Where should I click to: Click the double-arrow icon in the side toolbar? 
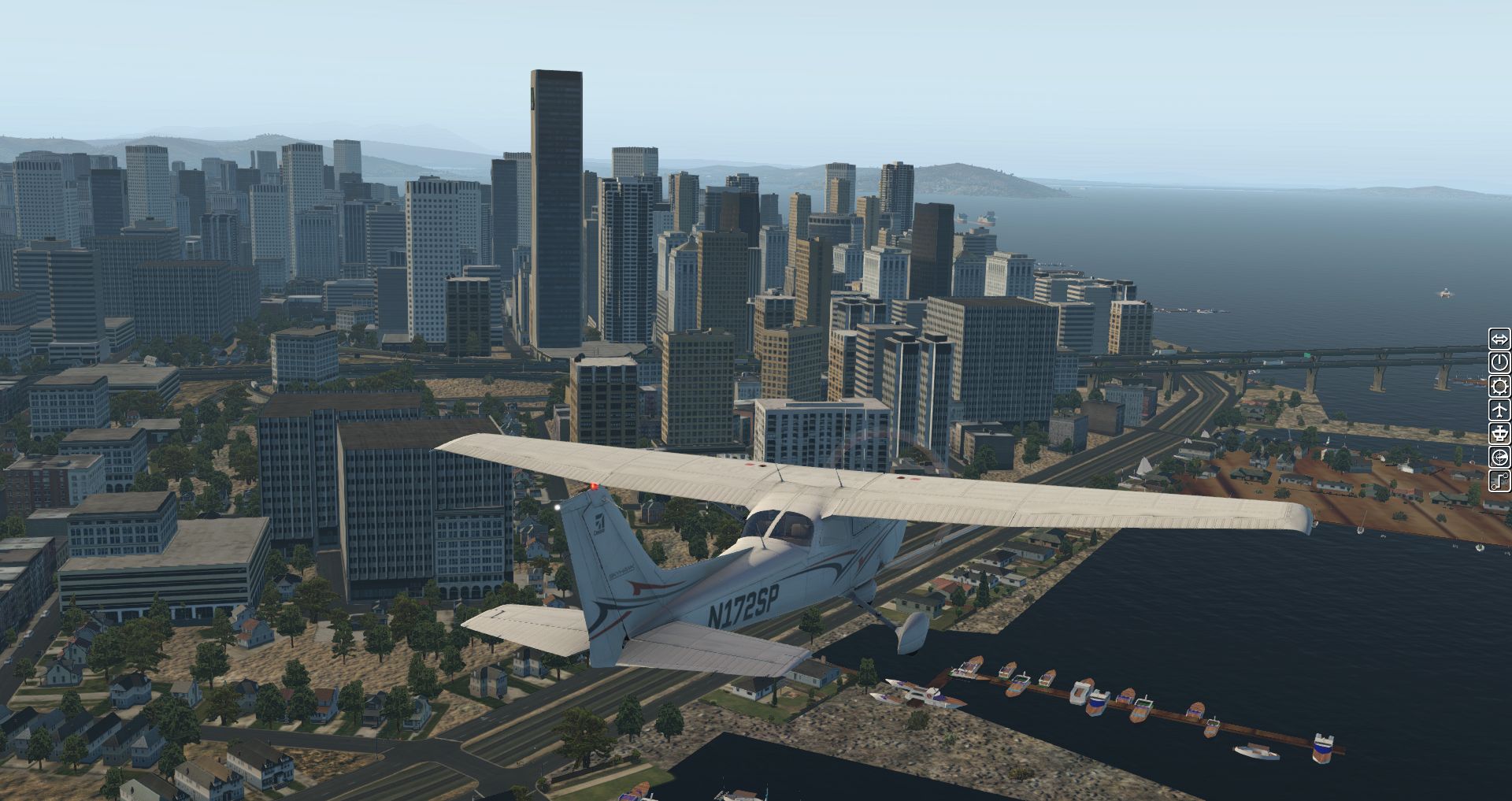pyautogui.click(x=1499, y=339)
